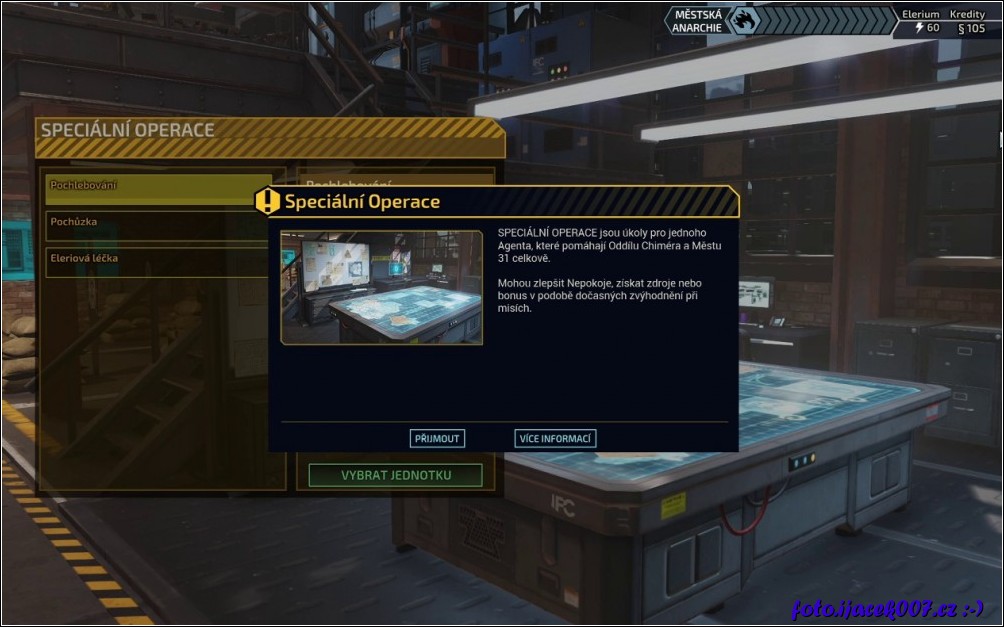Accept the dialog with the PŘIJMOUT button

pos(437,438)
